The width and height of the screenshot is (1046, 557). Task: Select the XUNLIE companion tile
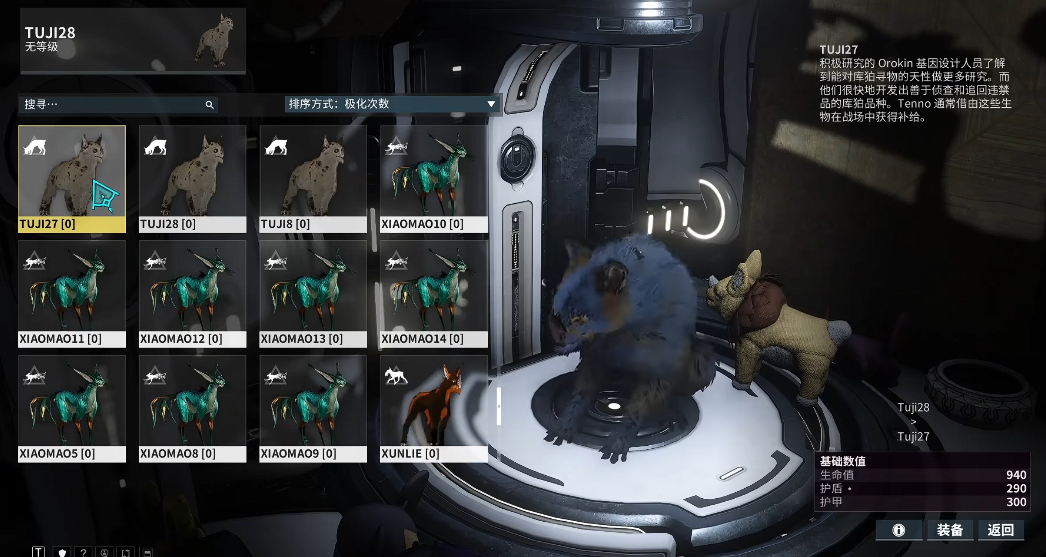[434, 408]
